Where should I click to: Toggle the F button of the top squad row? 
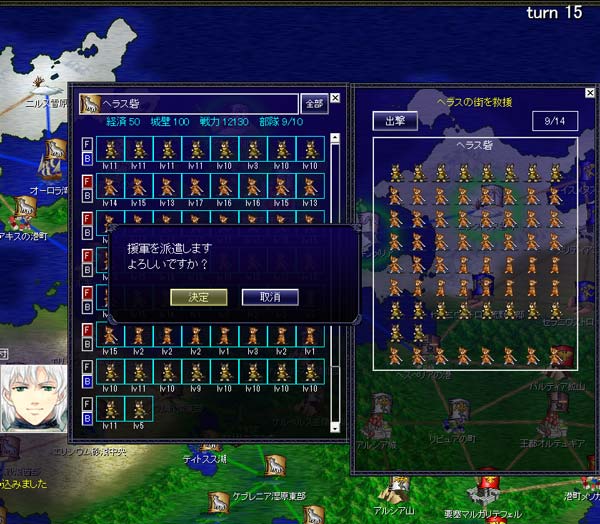click(87, 143)
